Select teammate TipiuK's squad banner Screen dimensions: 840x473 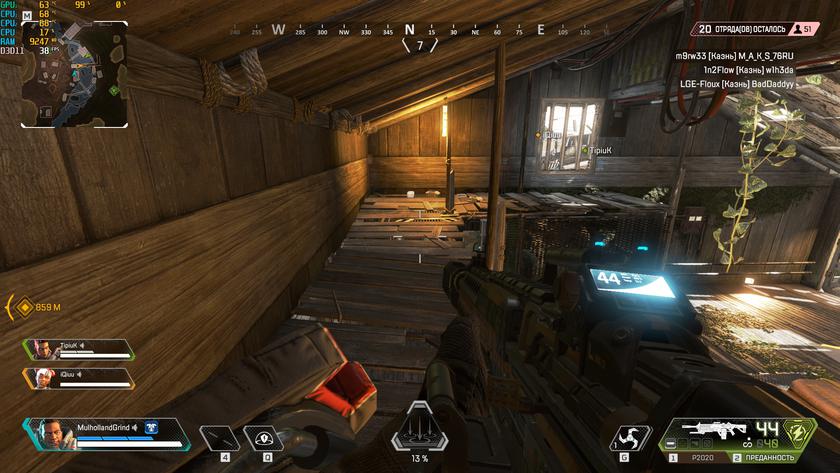80,349
